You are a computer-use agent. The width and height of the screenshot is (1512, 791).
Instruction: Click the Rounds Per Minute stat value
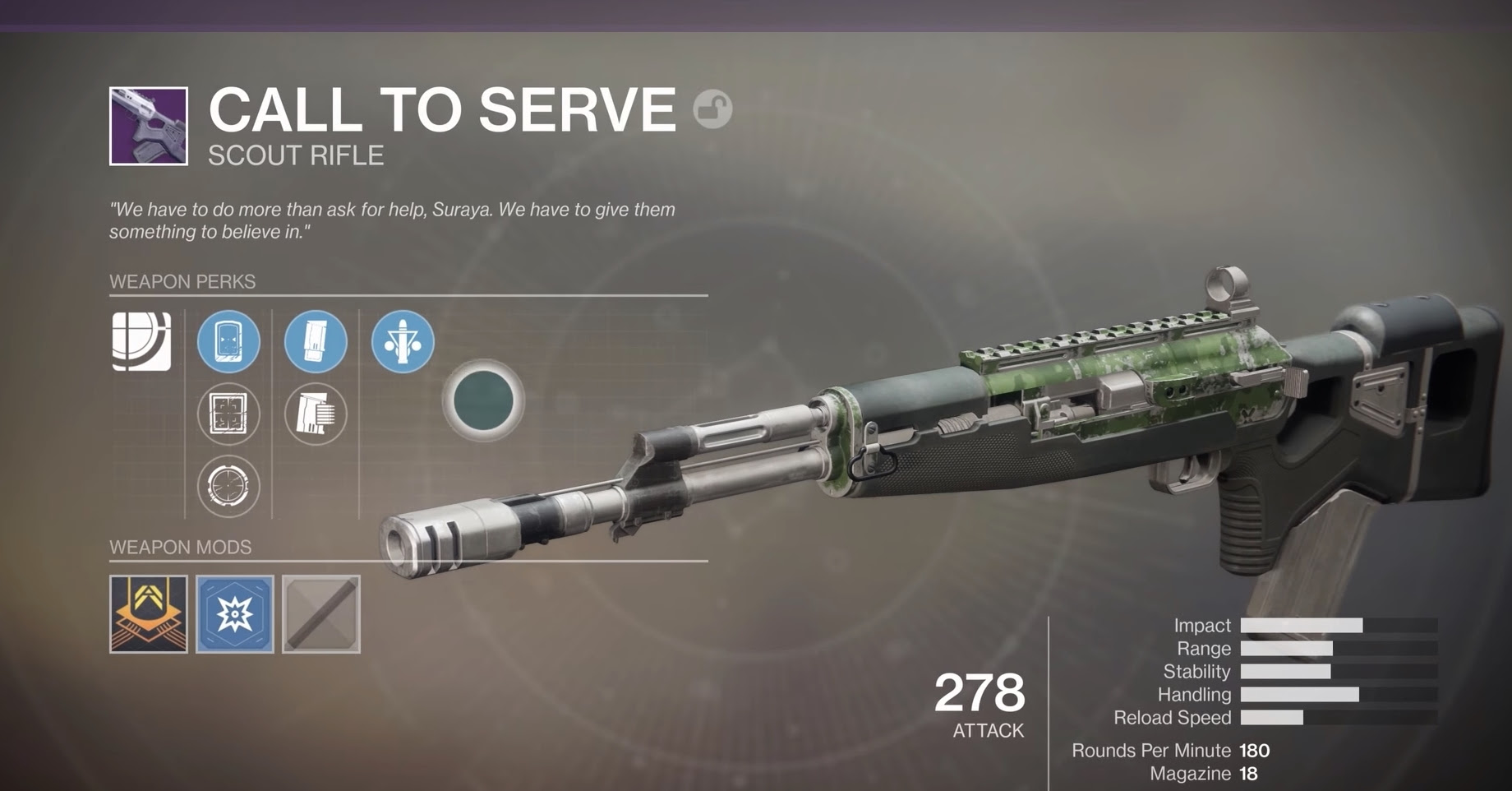tap(1253, 751)
